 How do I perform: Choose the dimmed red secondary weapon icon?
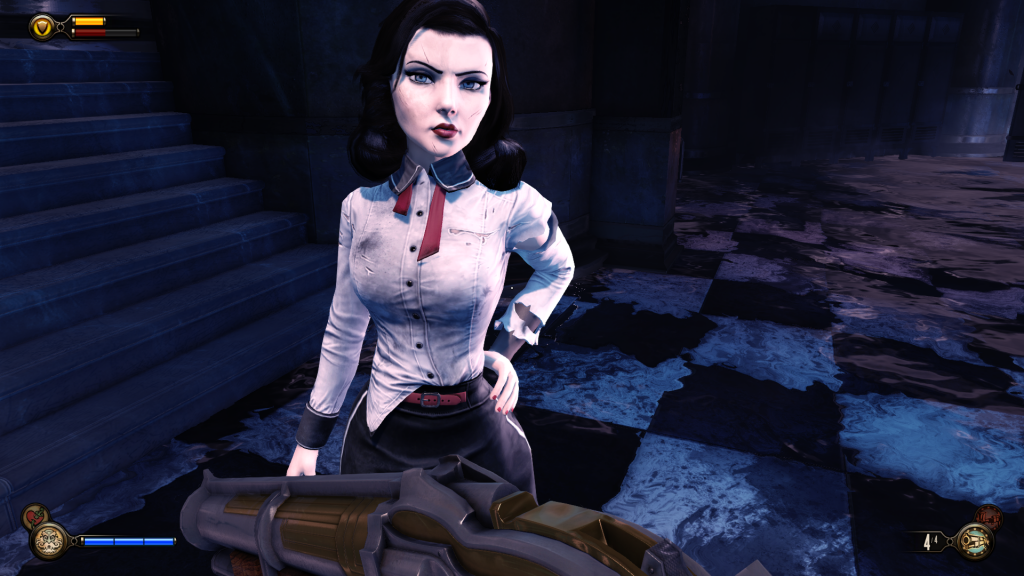click(989, 516)
